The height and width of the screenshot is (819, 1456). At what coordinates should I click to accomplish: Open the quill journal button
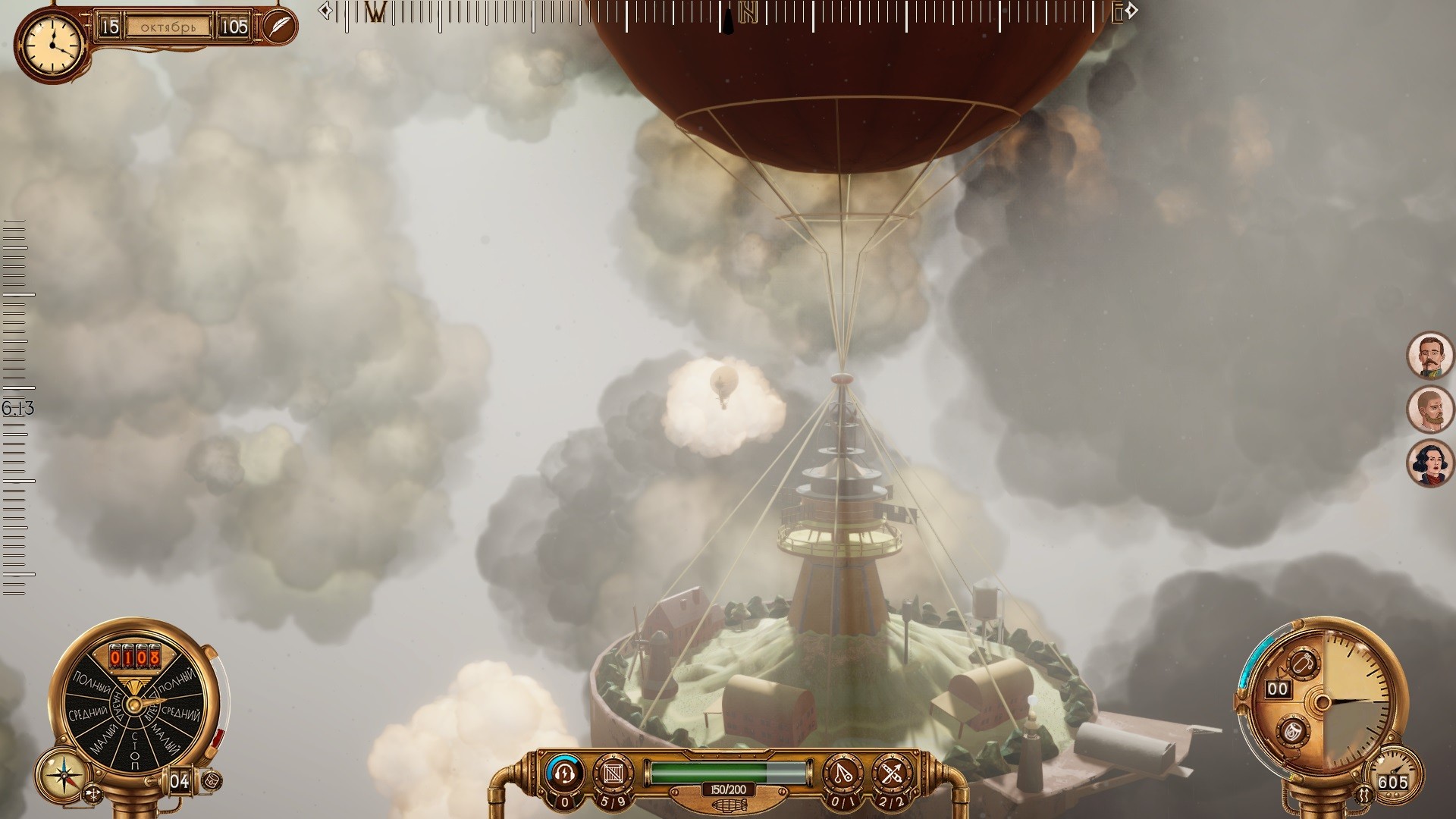(x=279, y=27)
